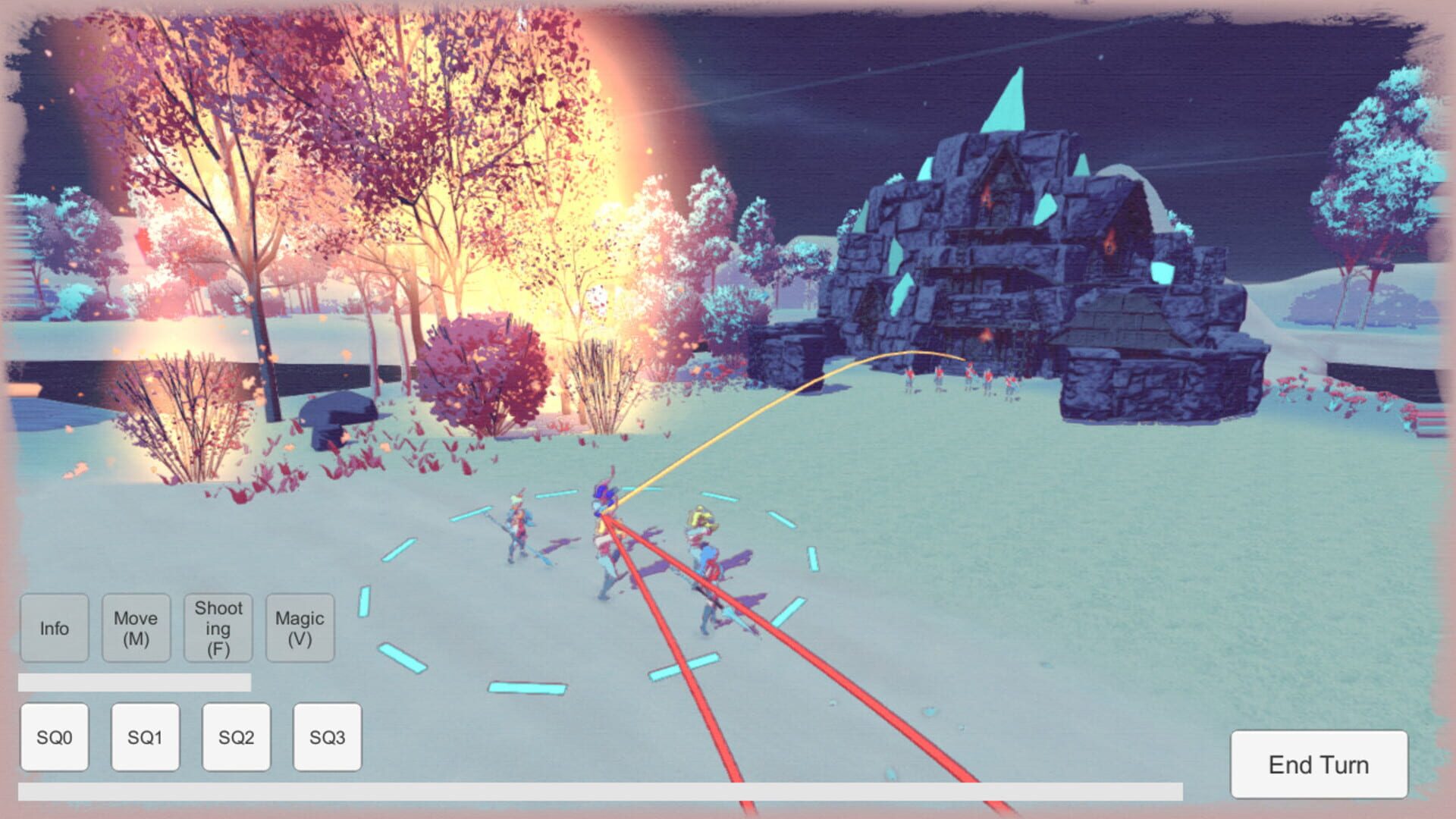Image resolution: width=1456 pixels, height=819 pixels.
Task: Activate the Shooting (F) action
Action: (218, 629)
